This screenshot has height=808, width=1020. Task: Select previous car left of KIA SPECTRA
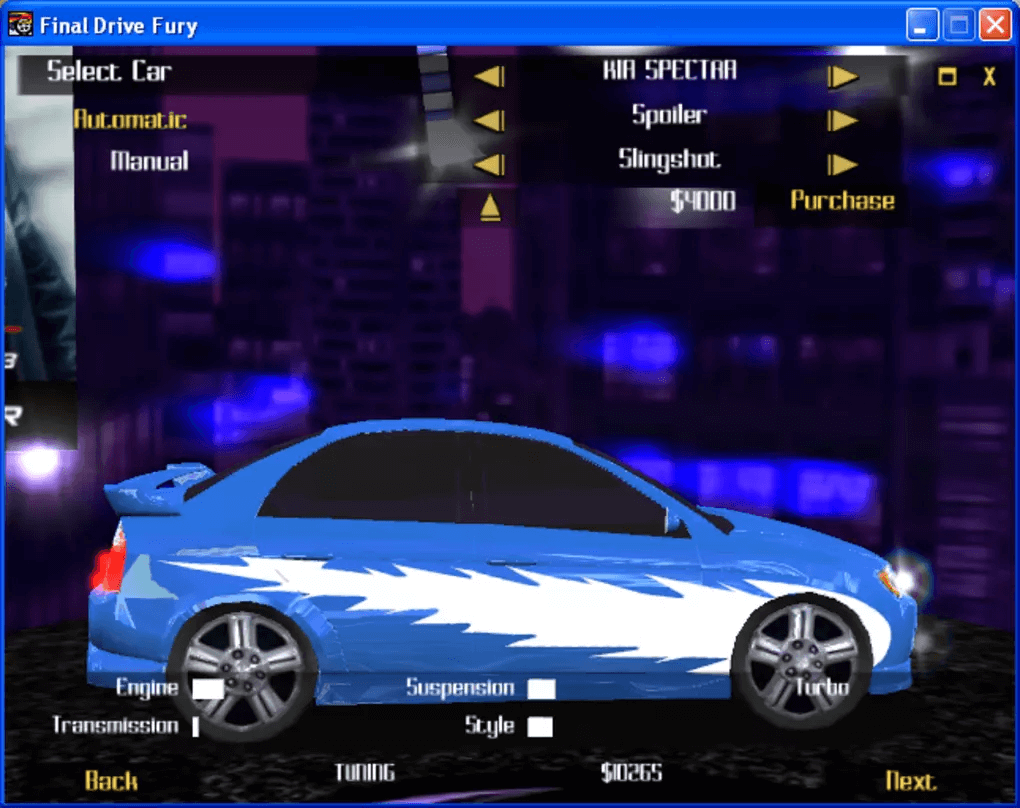pyautogui.click(x=489, y=76)
